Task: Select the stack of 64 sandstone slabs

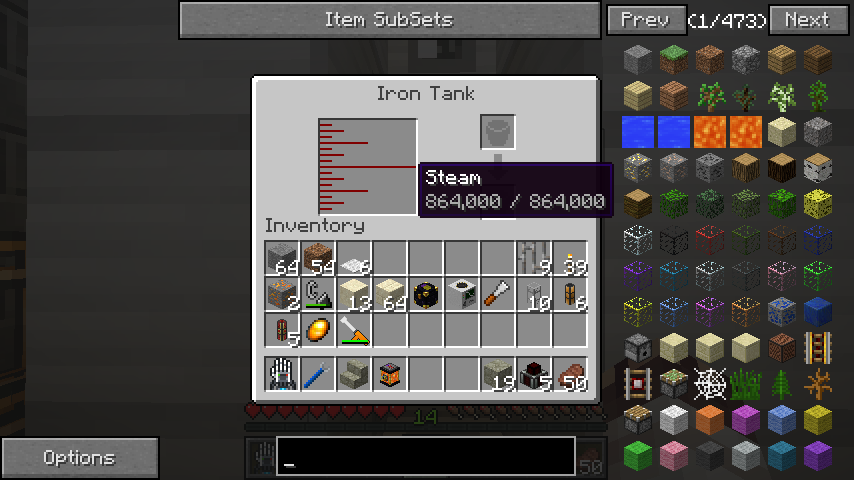Action: coord(391,294)
